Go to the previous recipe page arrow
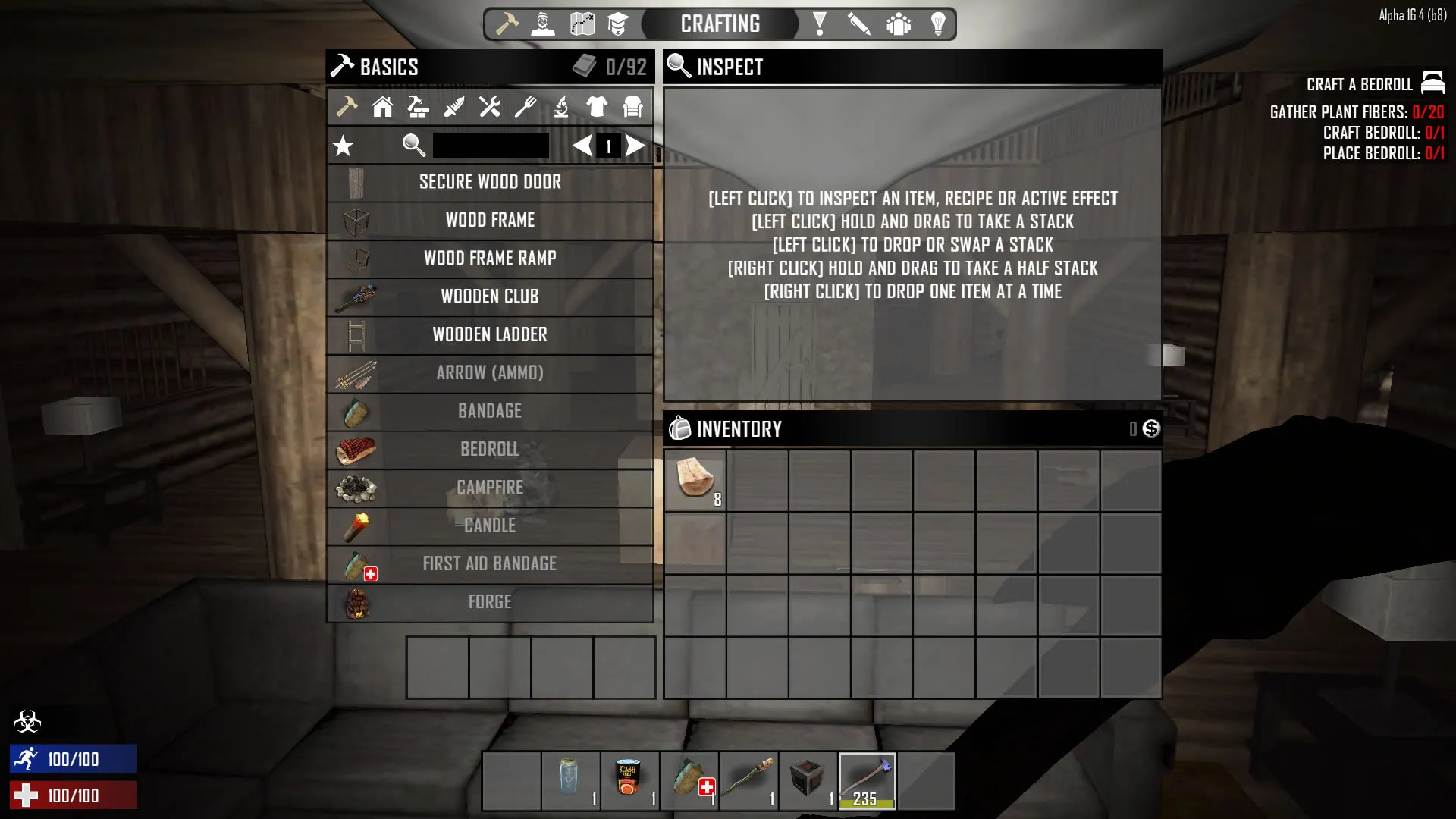The image size is (1456, 819). click(x=582, y=146)
